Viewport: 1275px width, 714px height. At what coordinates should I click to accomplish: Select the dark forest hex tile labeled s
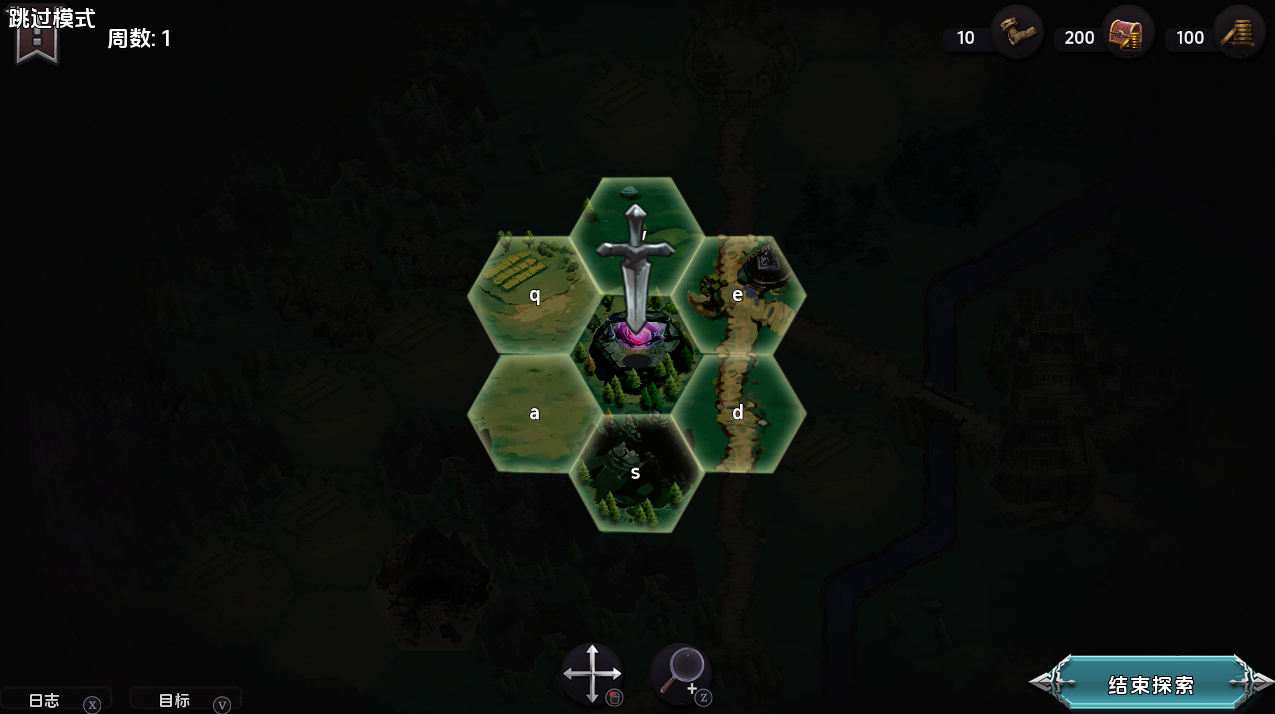(x=636, y=472)
